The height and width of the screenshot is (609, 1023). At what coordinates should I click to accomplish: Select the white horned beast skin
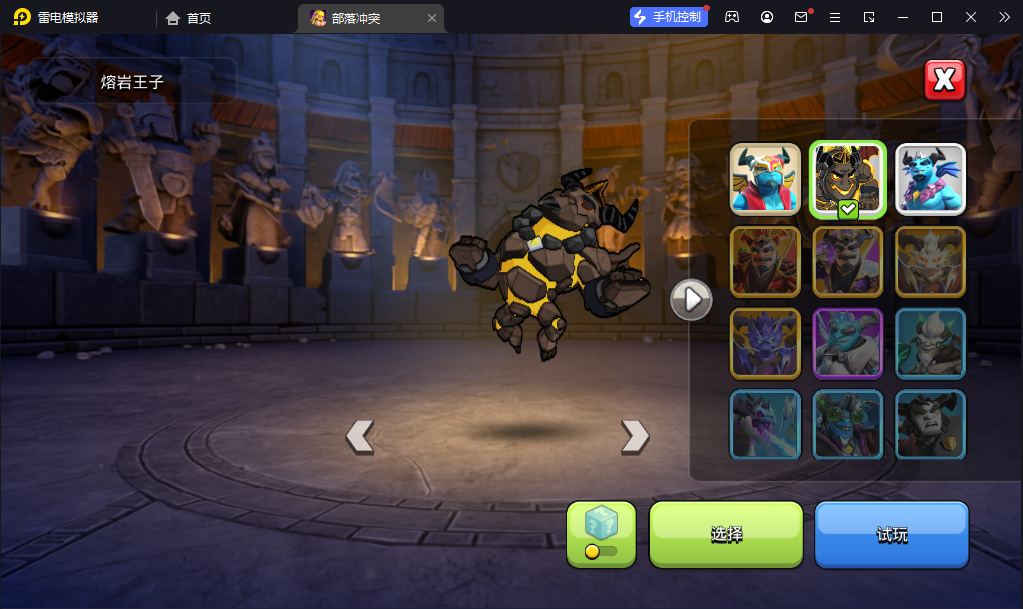click(x=930, y=261)
